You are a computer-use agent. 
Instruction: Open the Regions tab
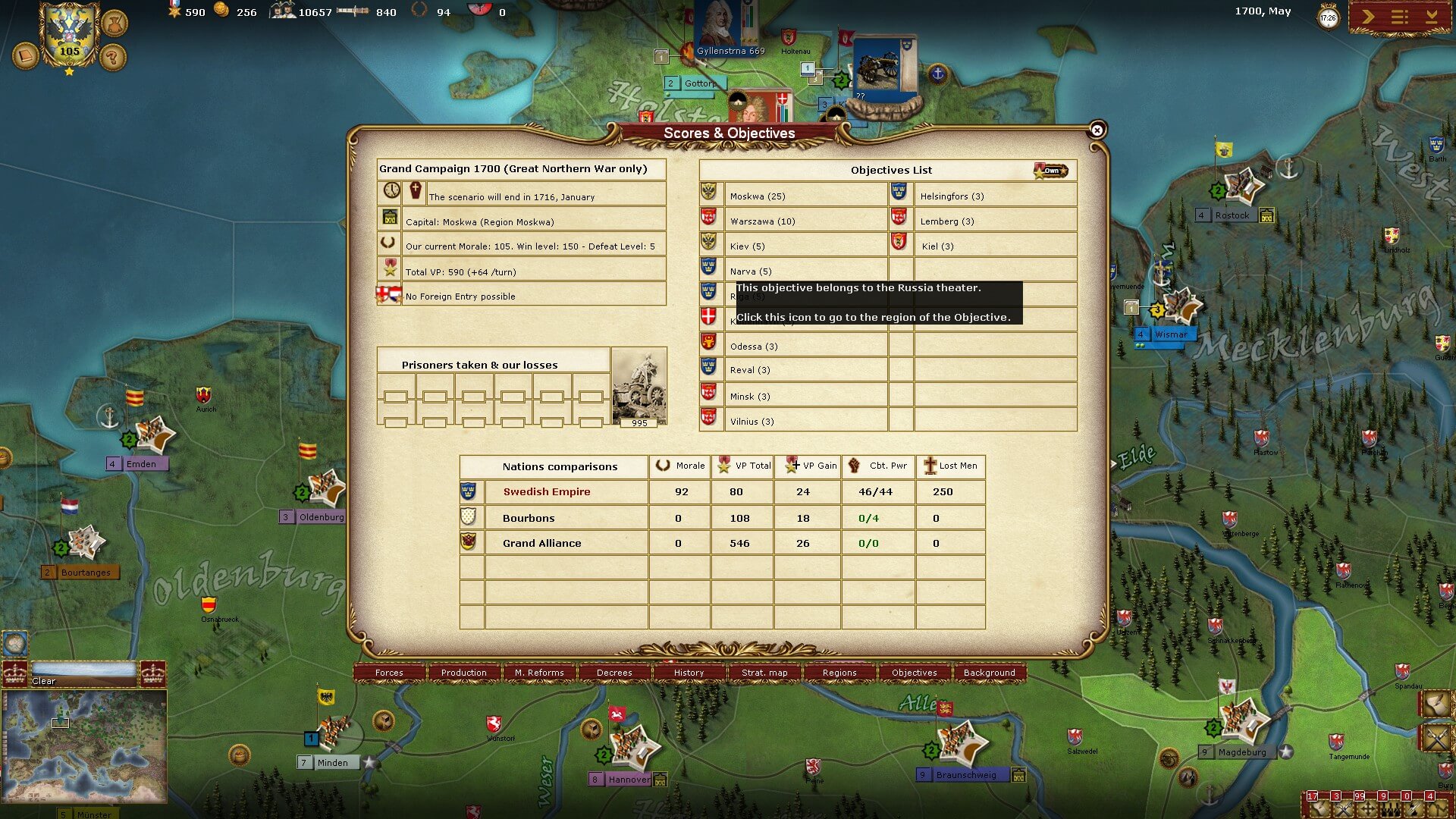point(839,673)
